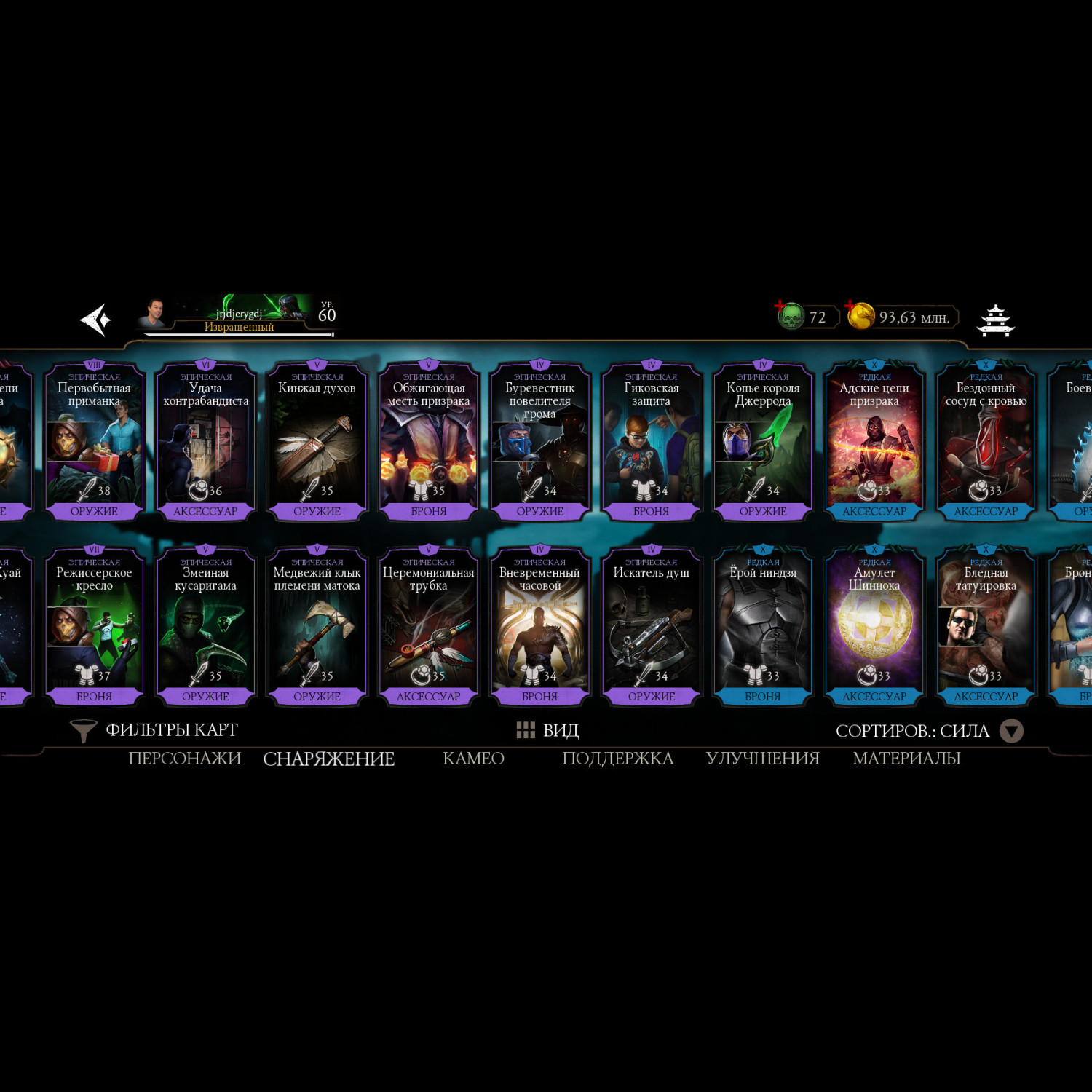Open the card filters (Фильтры карт)

point(154,730)
